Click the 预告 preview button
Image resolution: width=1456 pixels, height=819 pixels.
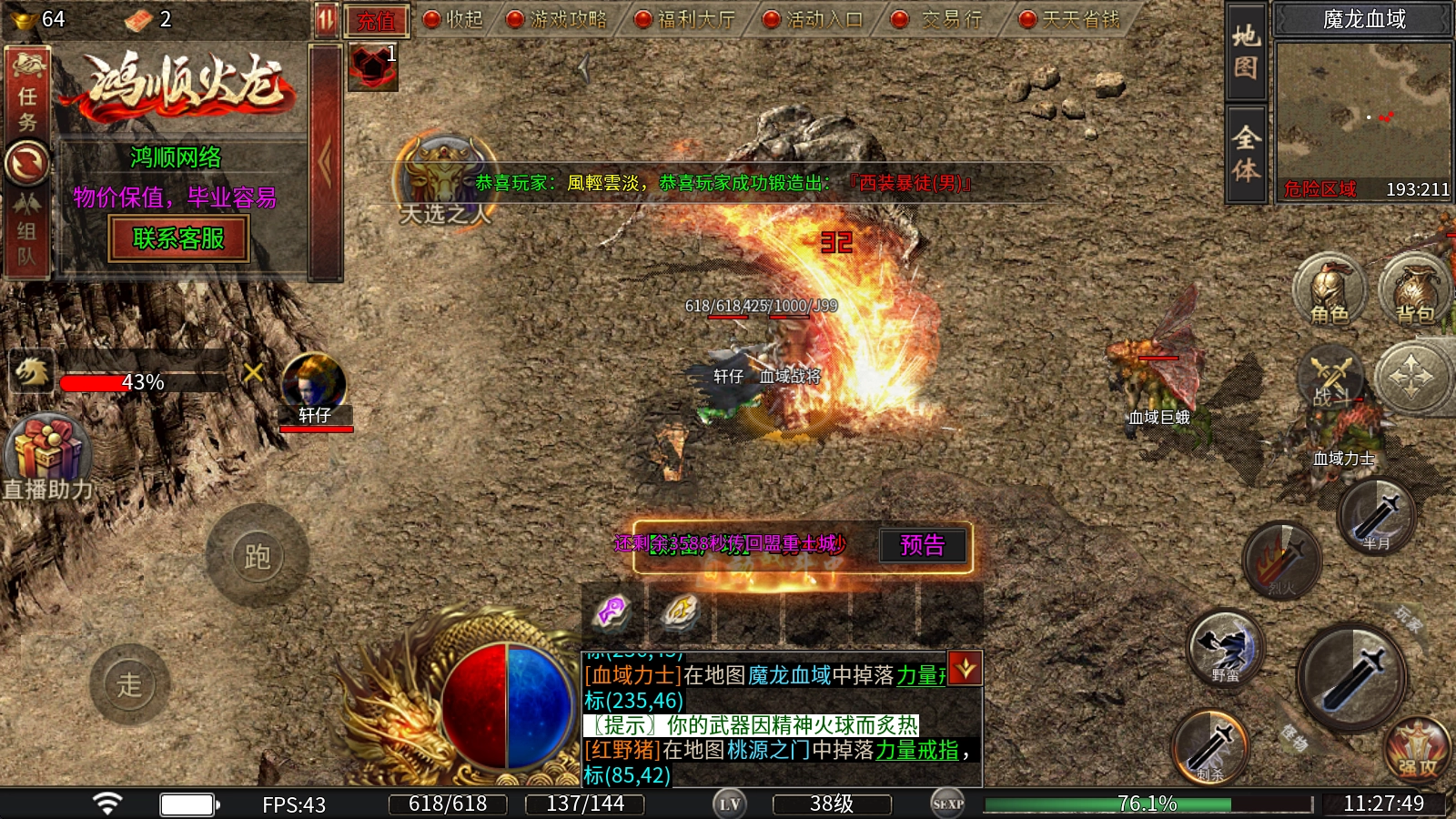[x=922, y=545]
